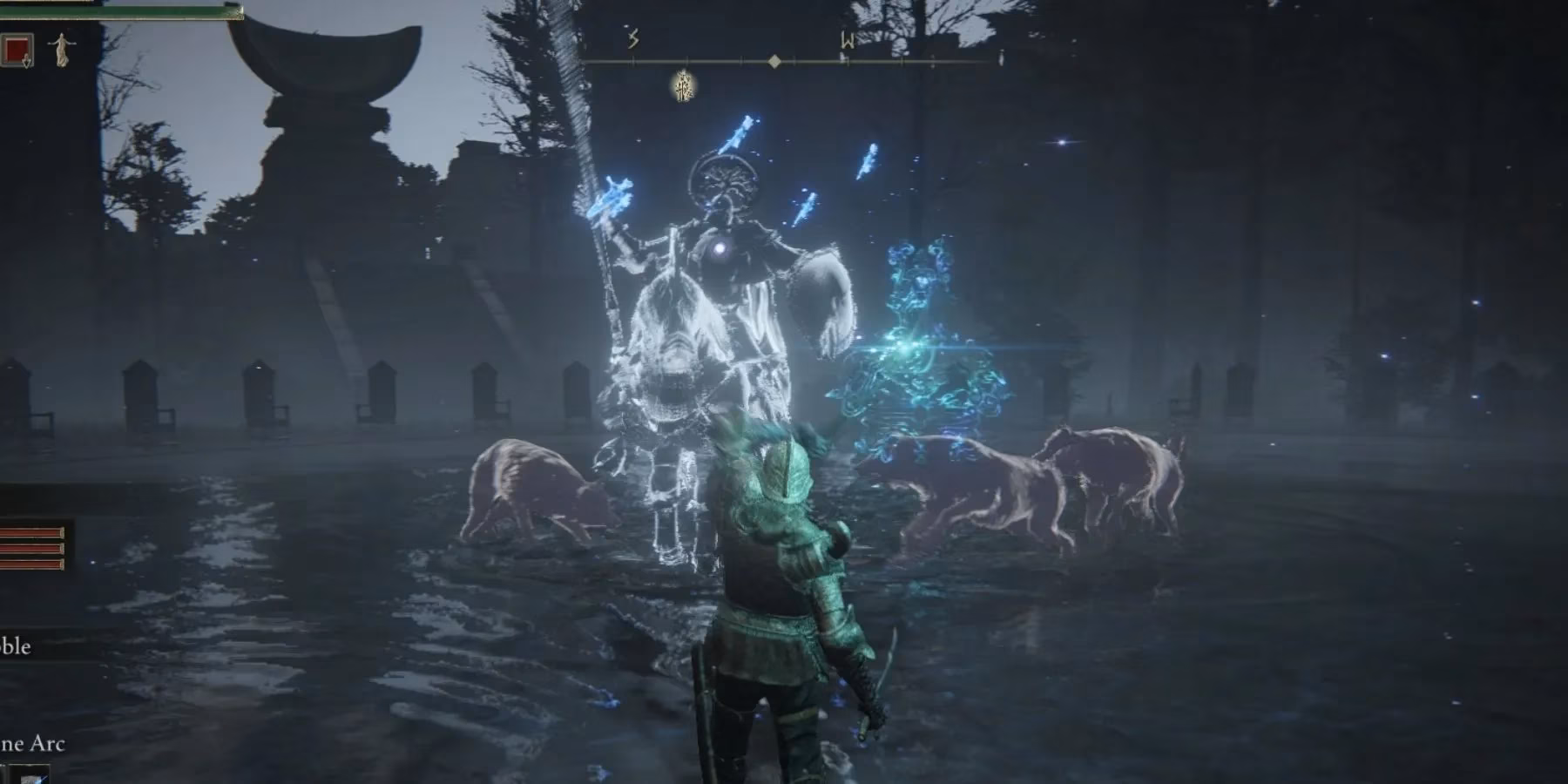Screen dimensions: 1568x784
Task: Click the text reading ne Arc
Action: tap(35, 745)
